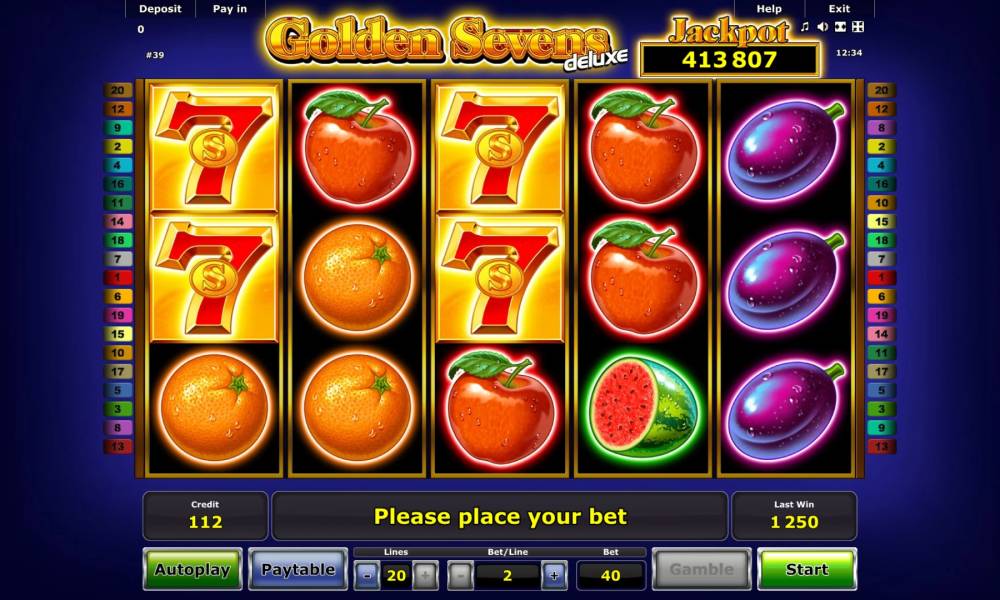This screenshot has height=600, width=1000.
Task: Toggle the music note icon
Action: tap(805, 27)
